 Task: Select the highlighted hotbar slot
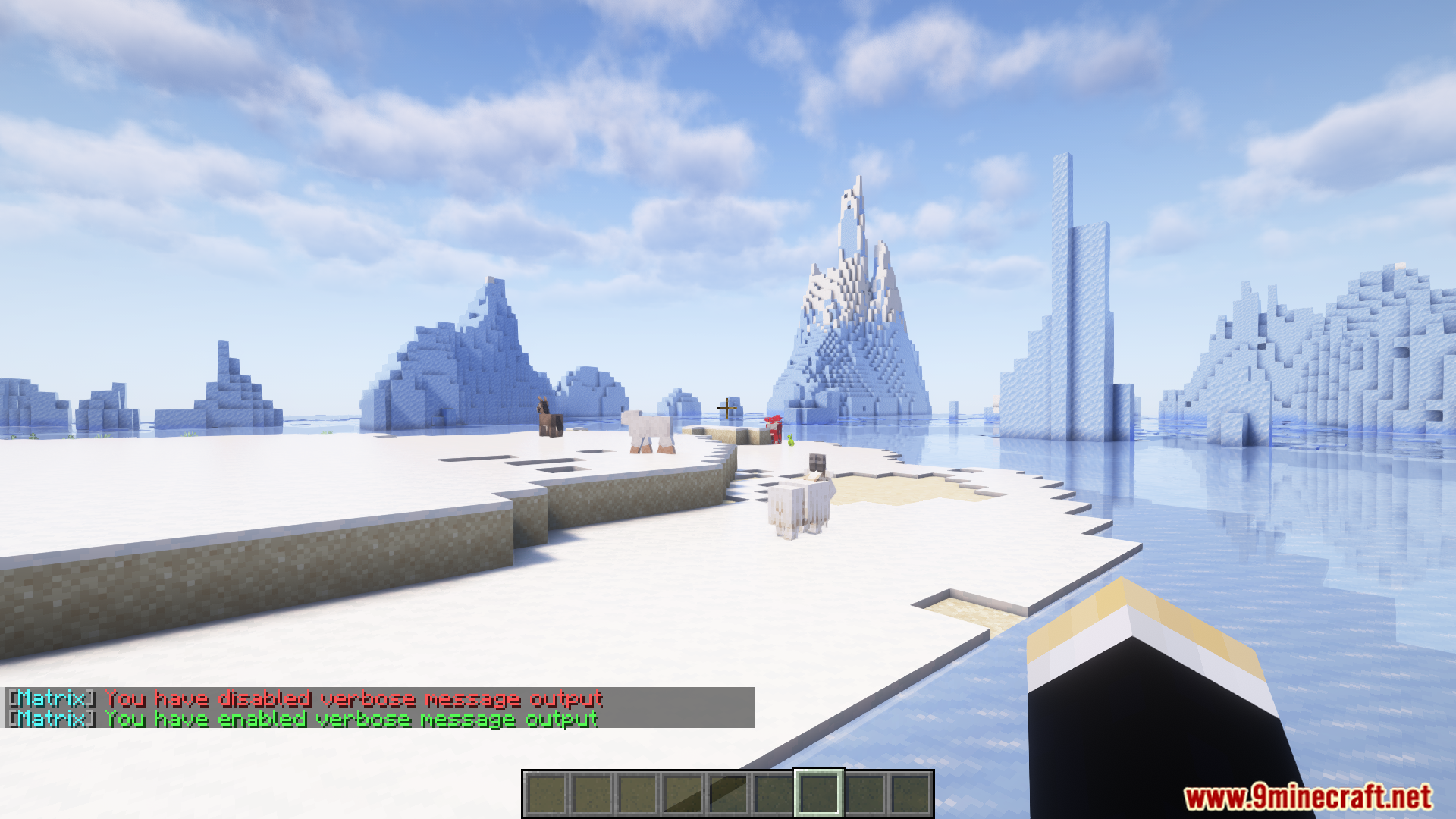point(818,792)
